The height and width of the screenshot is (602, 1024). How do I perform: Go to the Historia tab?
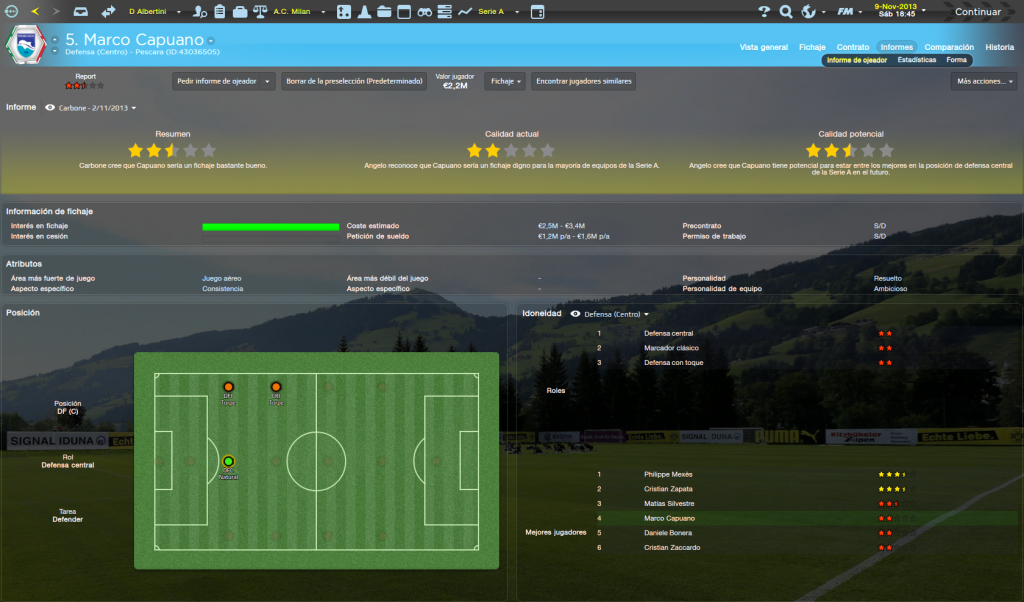click(999, 47)
